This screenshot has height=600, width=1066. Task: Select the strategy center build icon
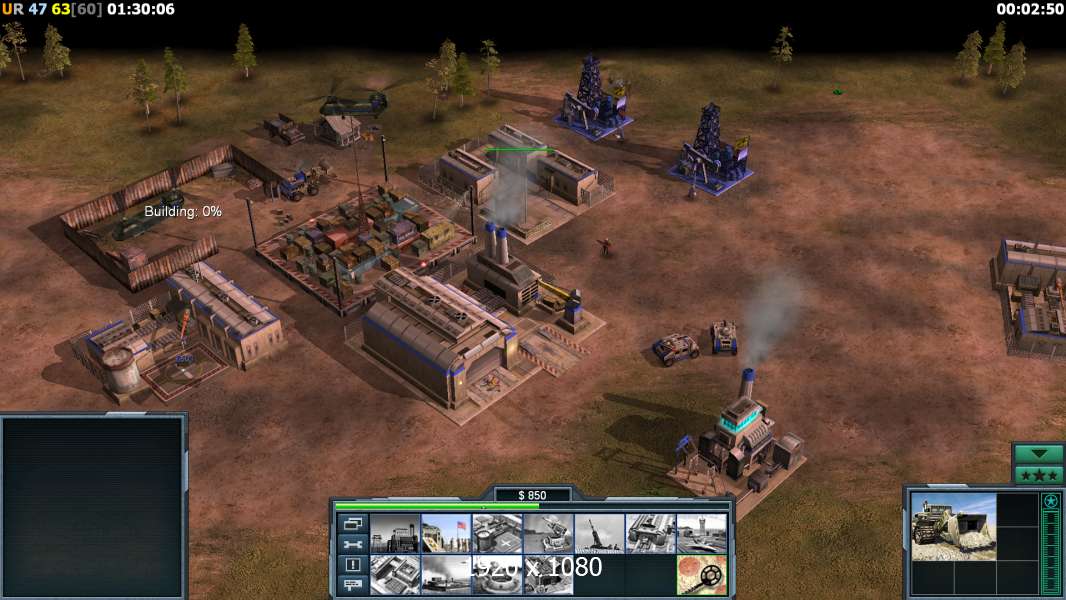(395, 574)
